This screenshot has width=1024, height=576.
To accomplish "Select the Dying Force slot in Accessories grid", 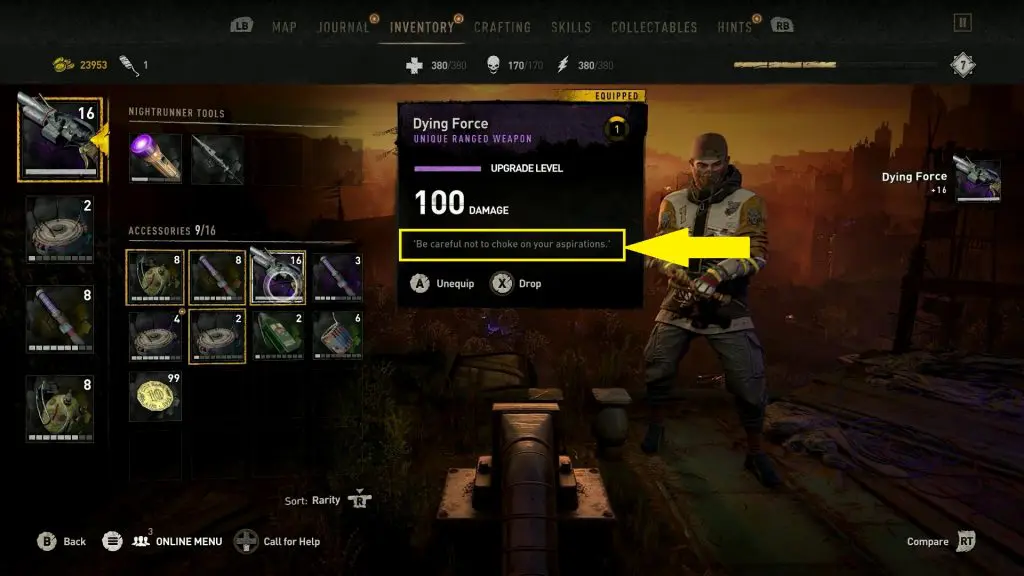I will point(279,277).
